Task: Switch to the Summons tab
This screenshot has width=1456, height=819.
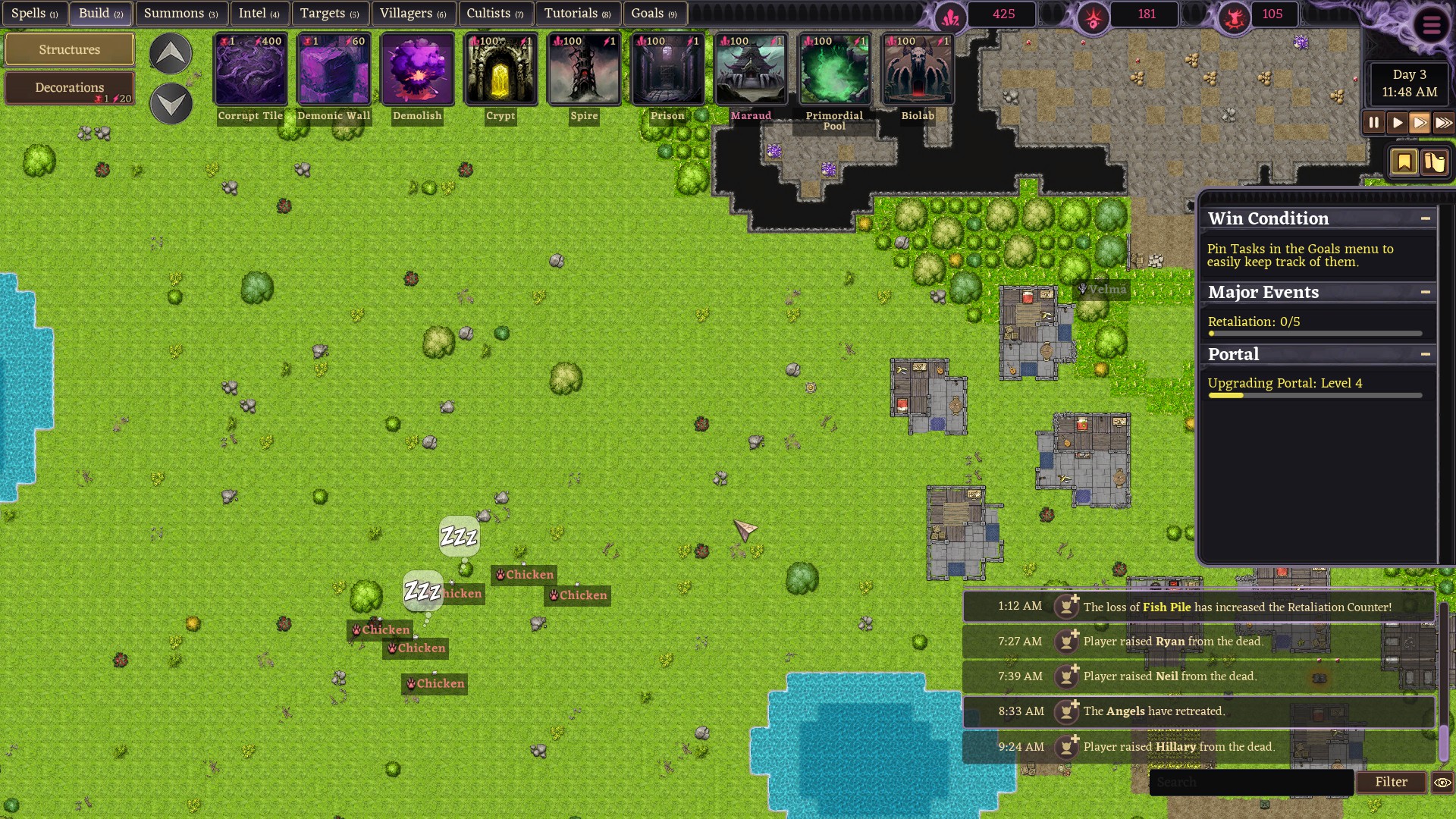Action: tap(180, 14)
